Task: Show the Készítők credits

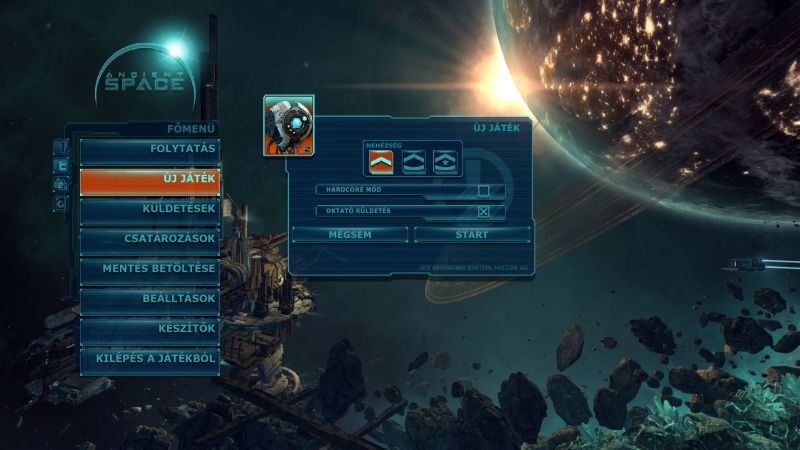Action: 150,328
